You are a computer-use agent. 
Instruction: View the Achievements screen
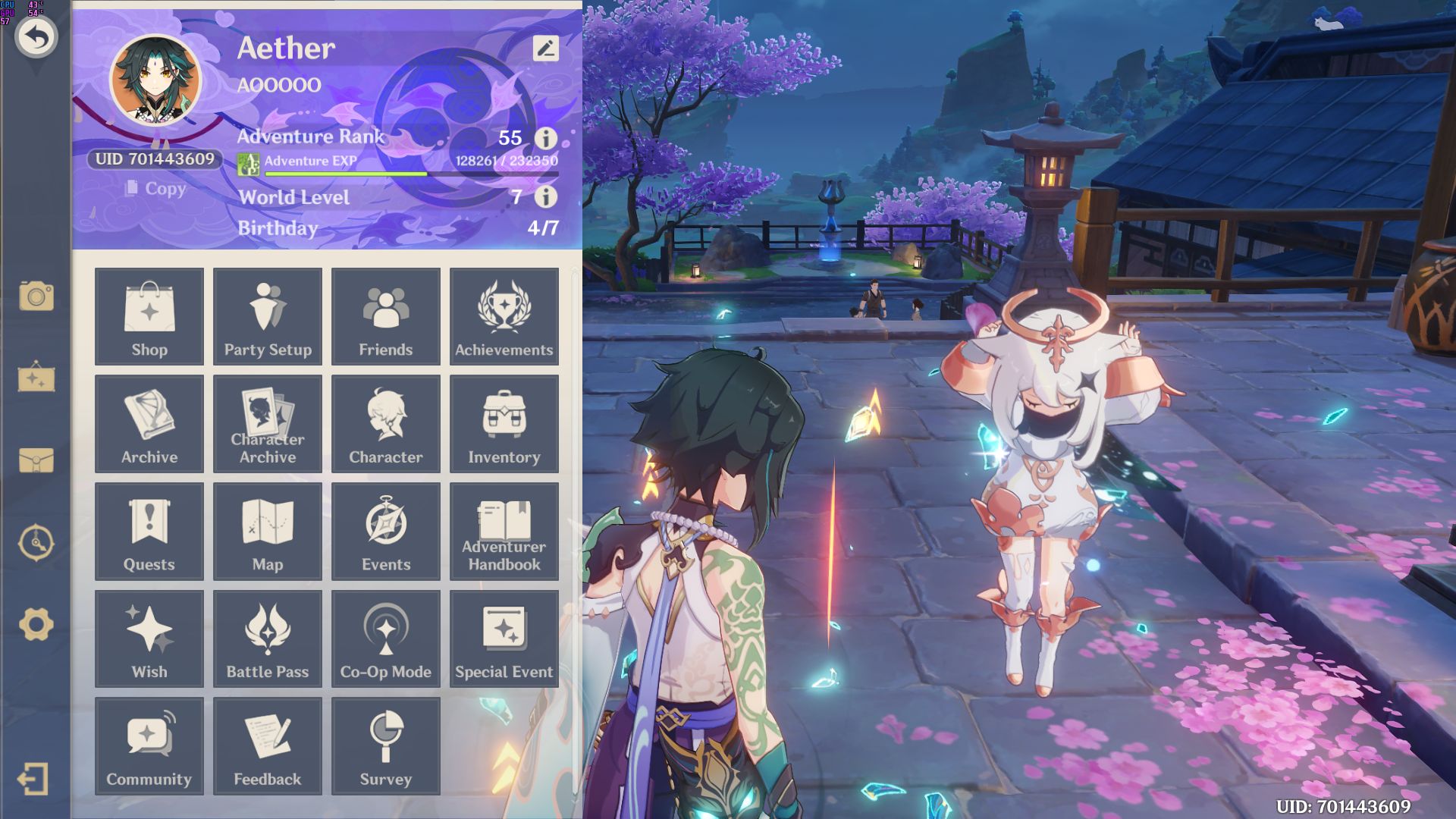click(x=504, y=316)
